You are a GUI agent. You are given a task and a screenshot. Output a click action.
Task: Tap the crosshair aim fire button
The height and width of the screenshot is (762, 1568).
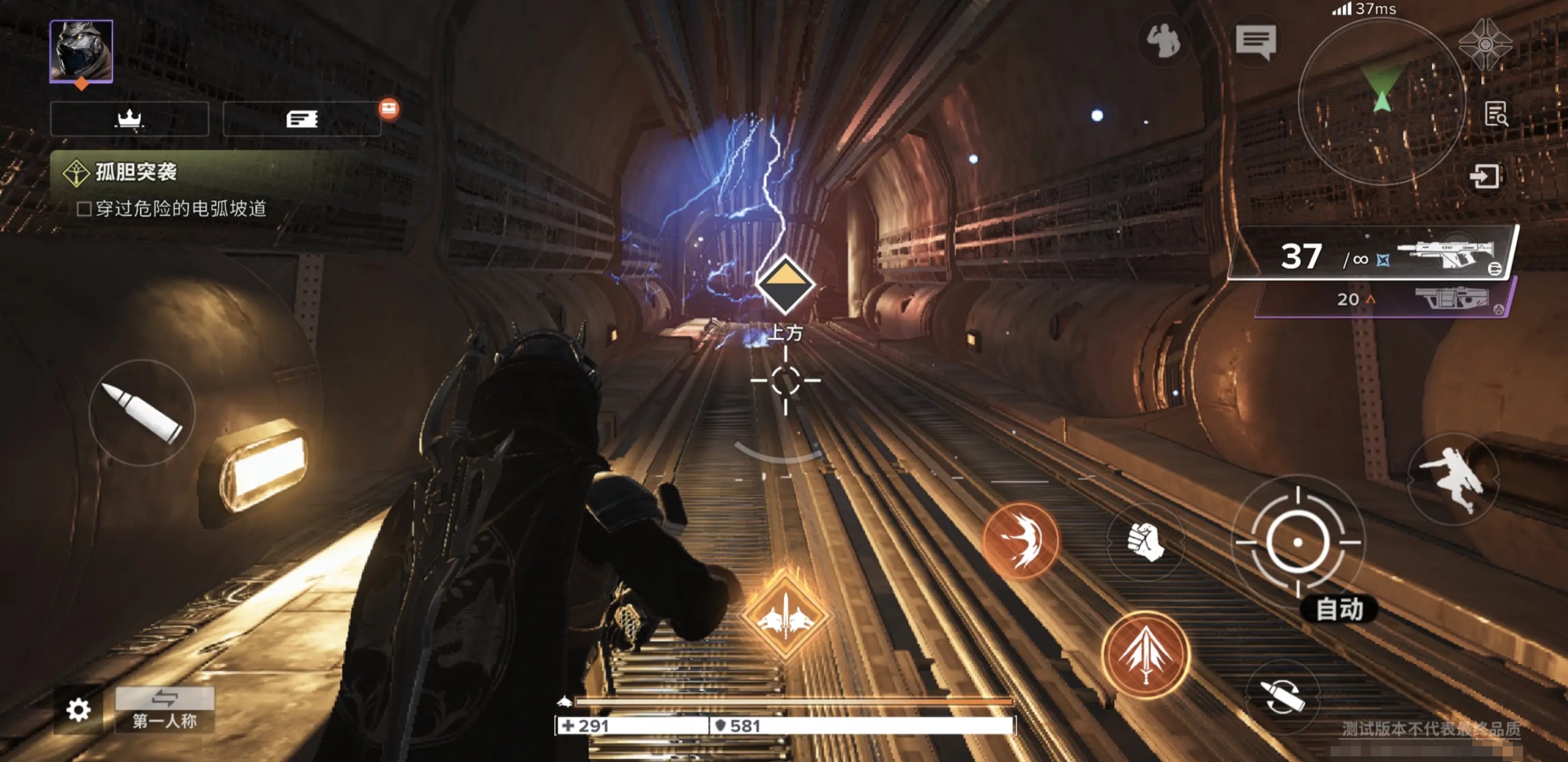point(1297,541)
